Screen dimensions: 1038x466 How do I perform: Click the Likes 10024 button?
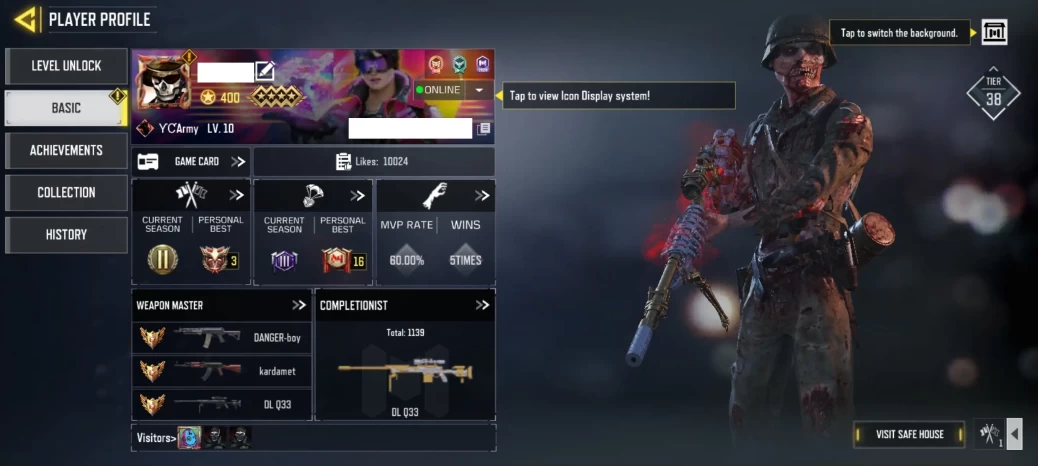tap(373, 161)
